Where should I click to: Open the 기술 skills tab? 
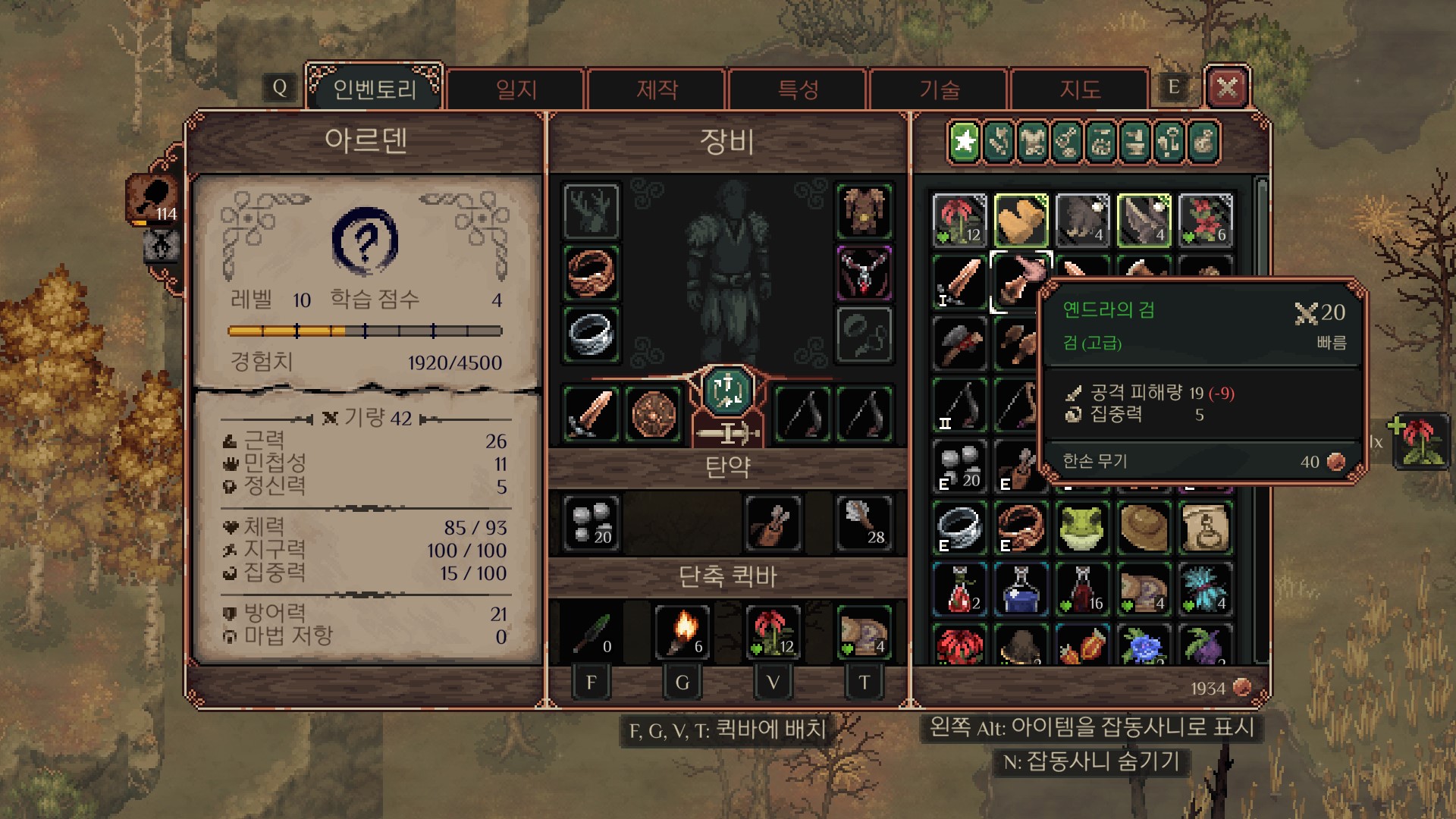[x=940, y=89]
